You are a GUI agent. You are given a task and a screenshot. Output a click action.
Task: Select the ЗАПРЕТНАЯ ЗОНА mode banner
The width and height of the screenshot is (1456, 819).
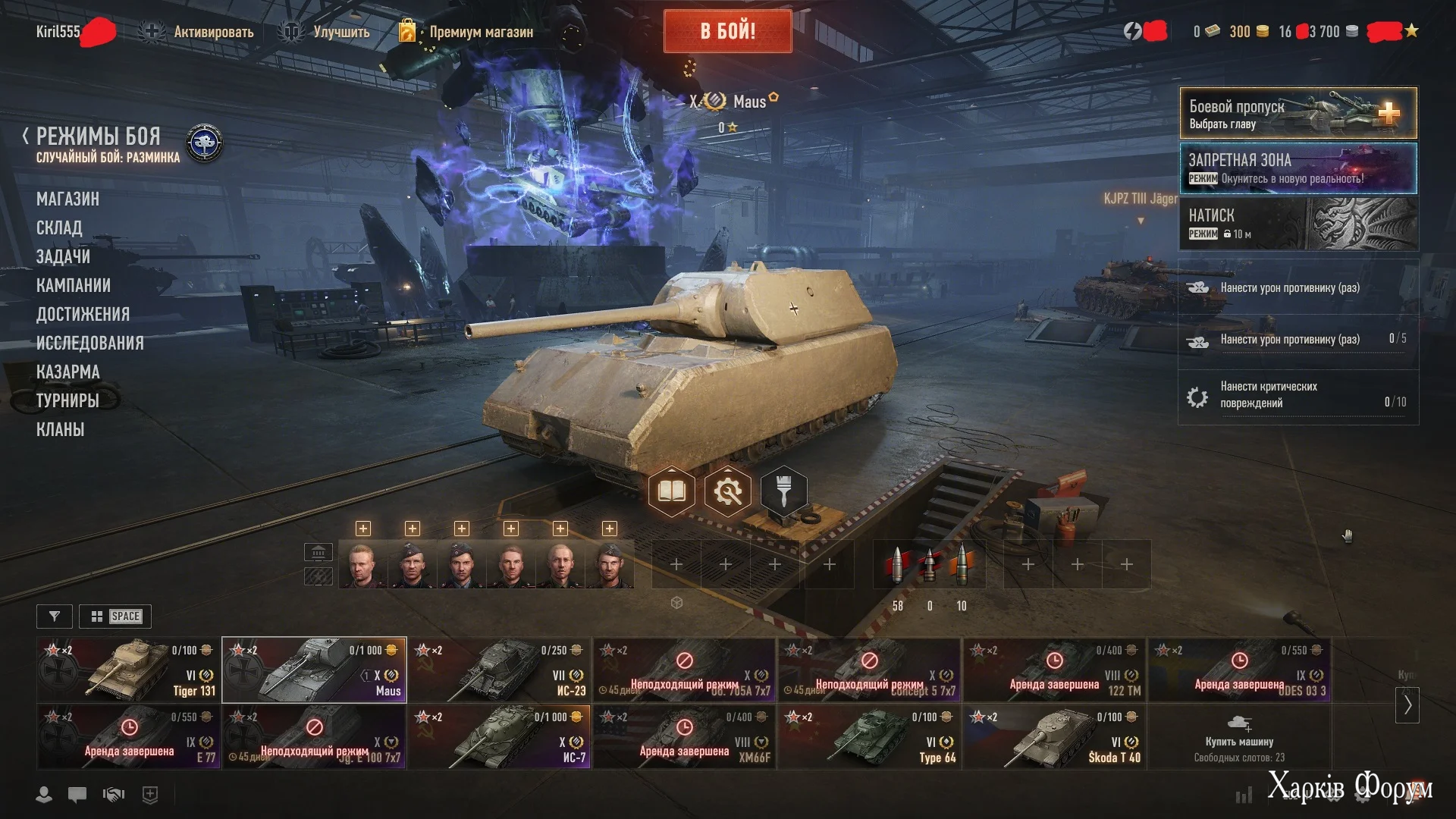(x=1298, y=168)
